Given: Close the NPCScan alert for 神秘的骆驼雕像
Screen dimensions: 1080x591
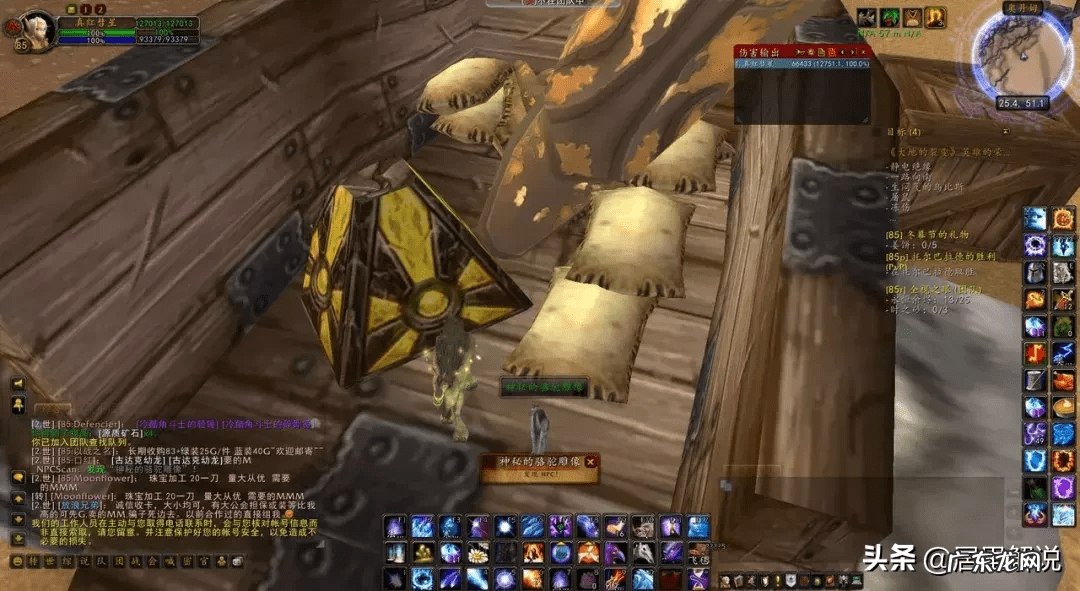Looking at the screenshot, I should pos(591,462).
